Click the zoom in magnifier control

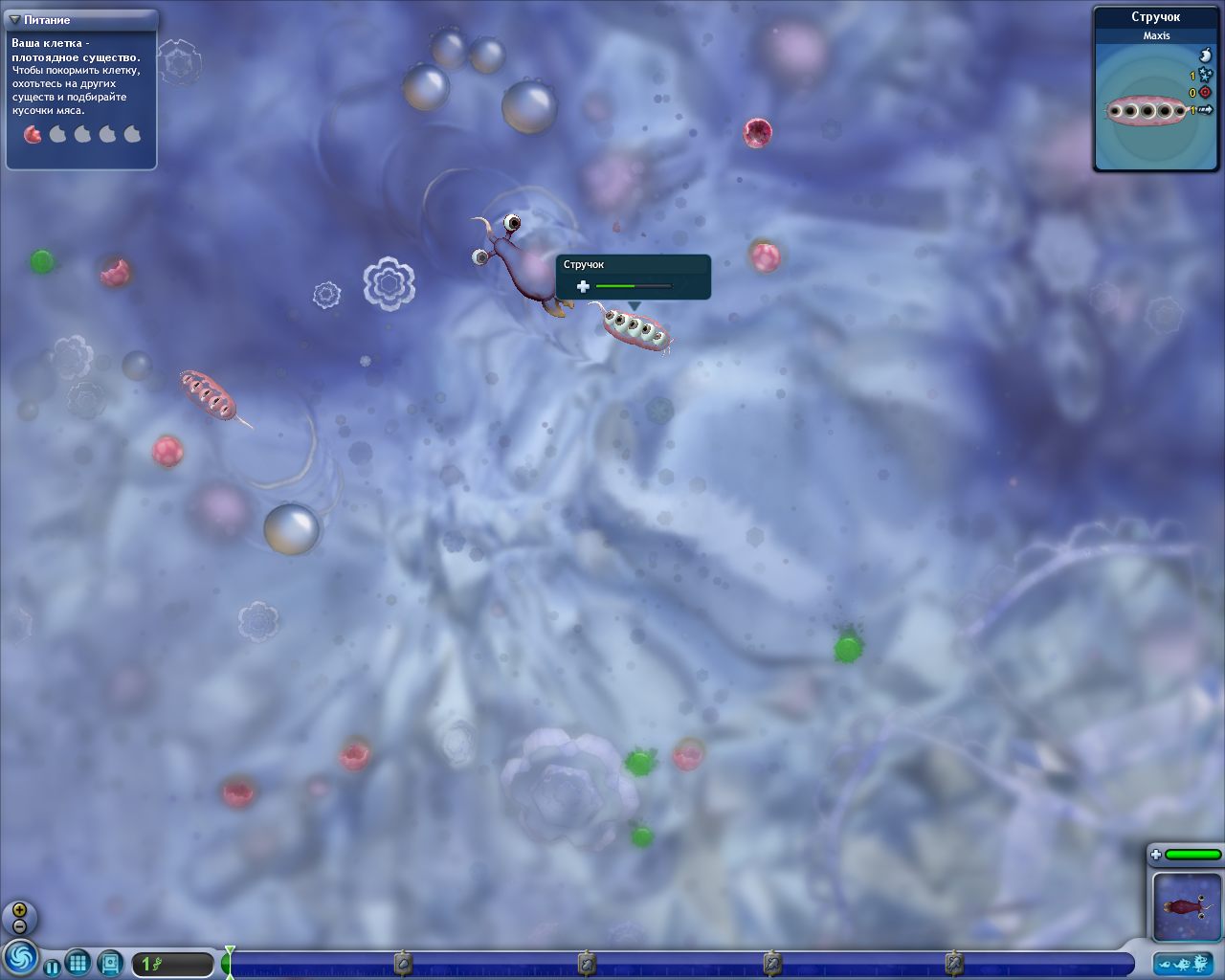pos(17,909)
